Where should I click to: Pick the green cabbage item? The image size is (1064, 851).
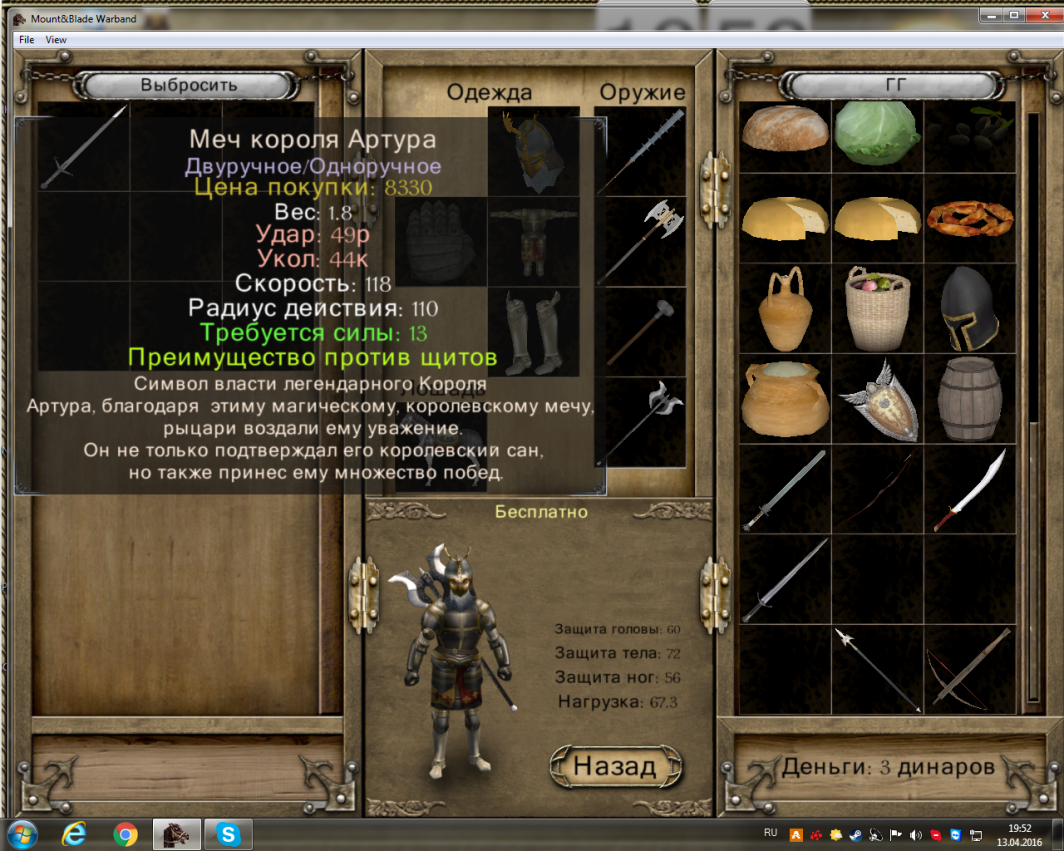point(876,130)
